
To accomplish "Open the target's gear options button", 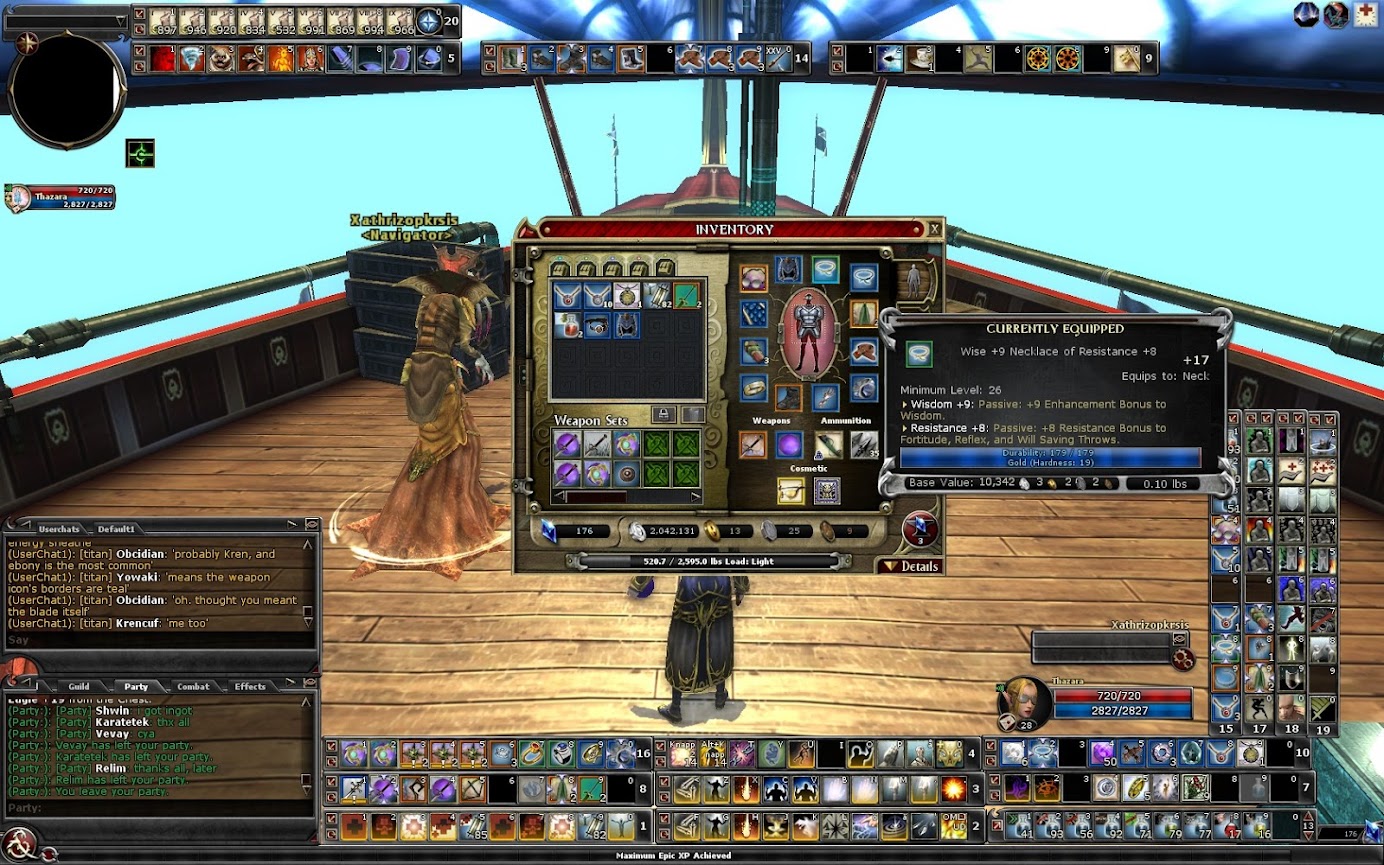I will point(1183,658).
